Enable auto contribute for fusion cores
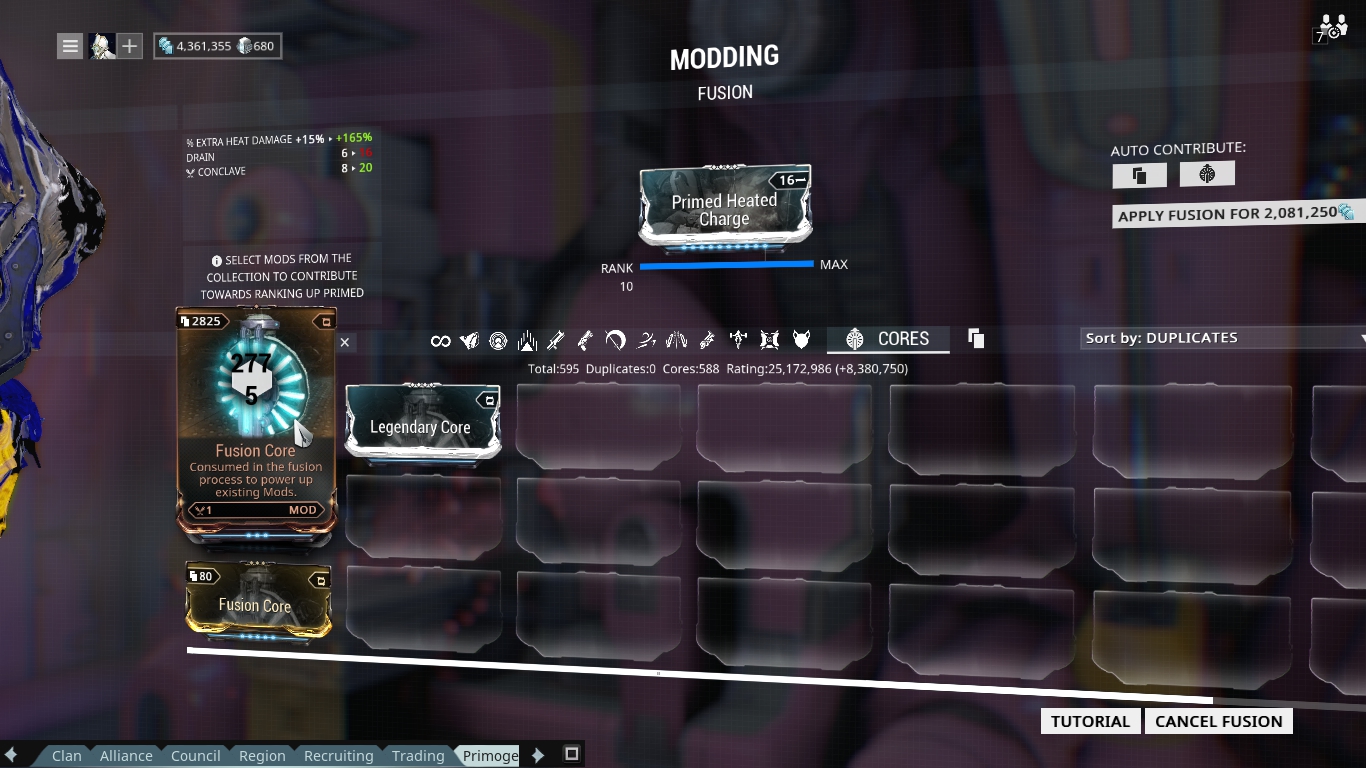This screenshot has height=768, width=1366. (1207, 173)
